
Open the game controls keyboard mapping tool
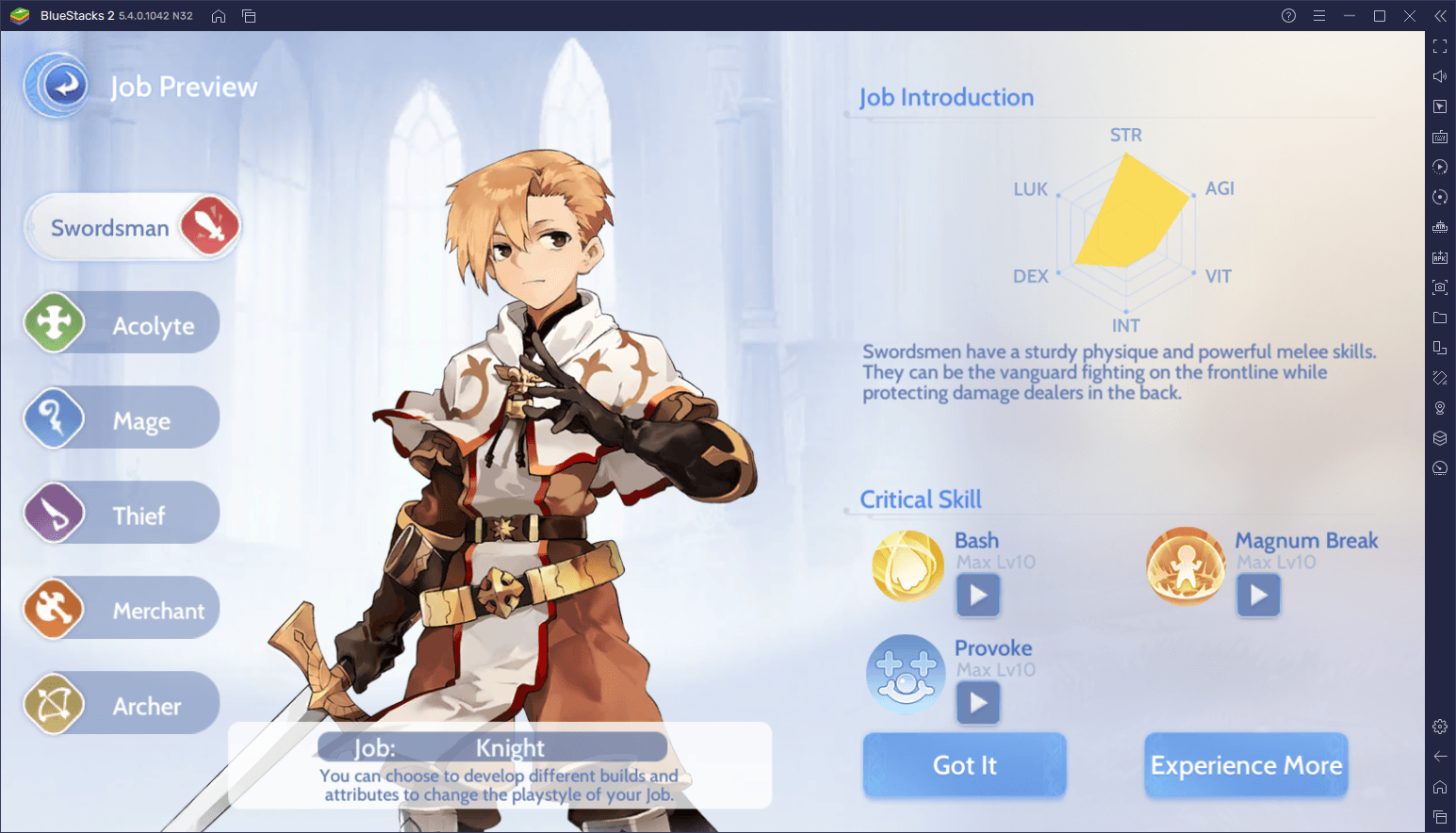point(1440,137)
